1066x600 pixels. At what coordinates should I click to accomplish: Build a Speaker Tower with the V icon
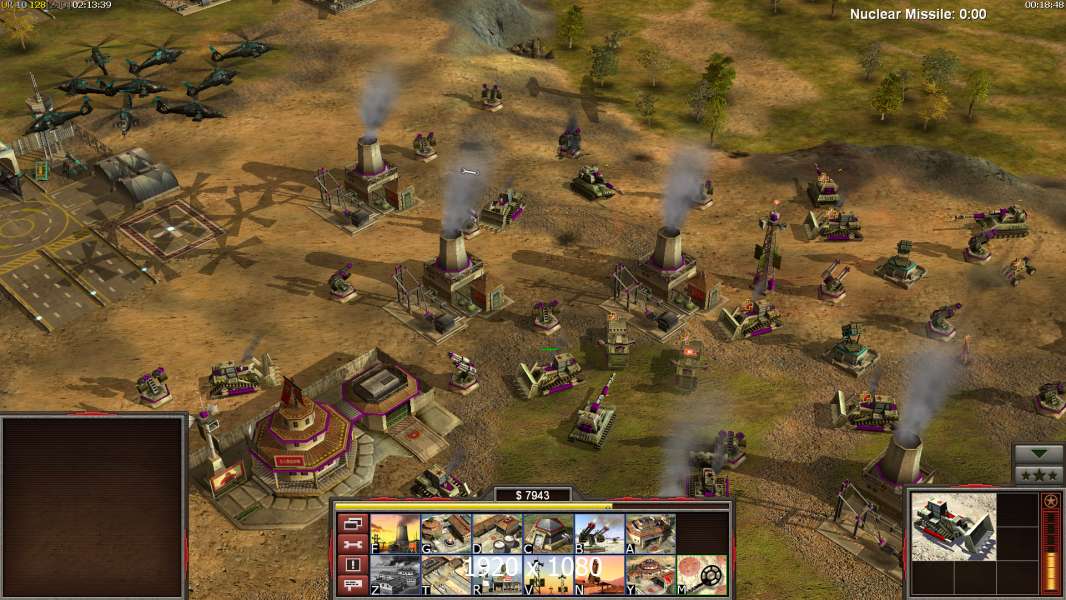pos(548,575)
